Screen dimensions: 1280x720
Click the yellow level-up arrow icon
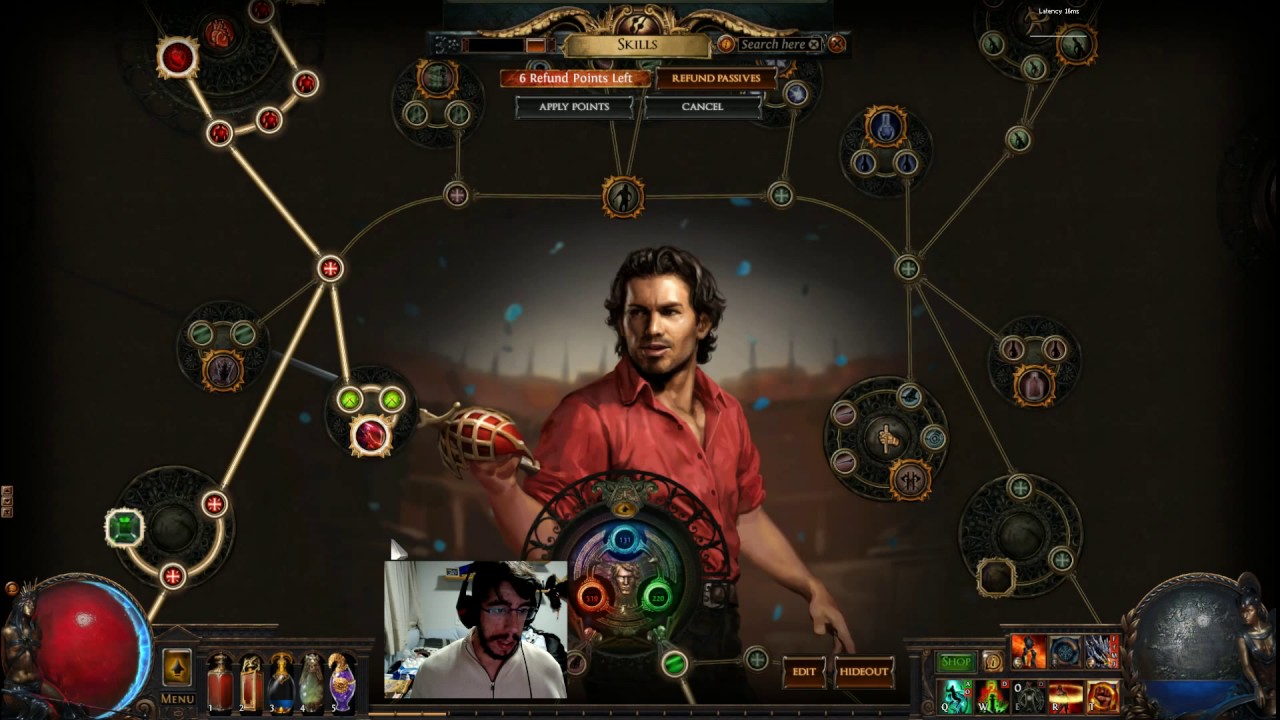(177, 667)
